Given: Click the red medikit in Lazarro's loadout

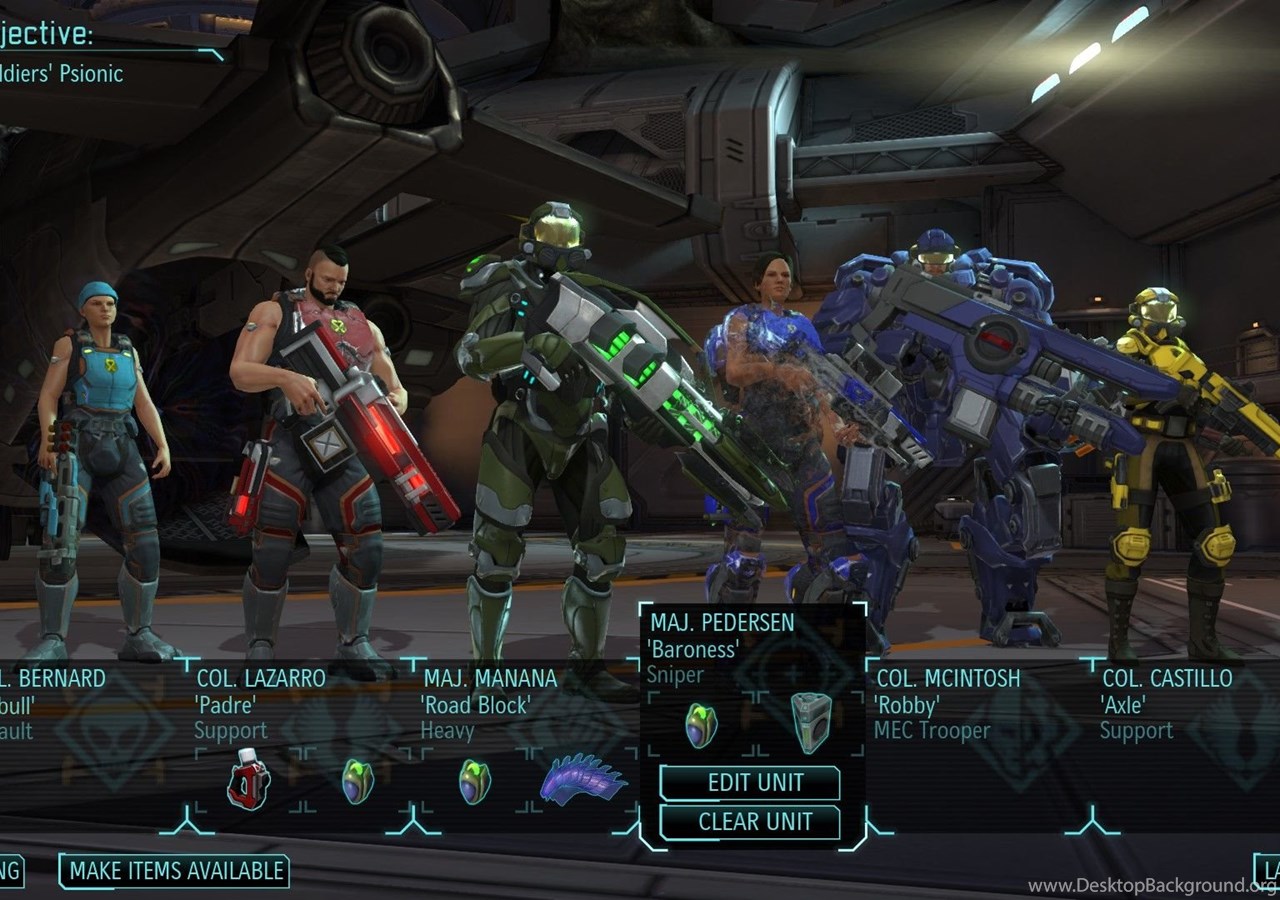Looking at the screenshot, I should (x=248, y=780).
